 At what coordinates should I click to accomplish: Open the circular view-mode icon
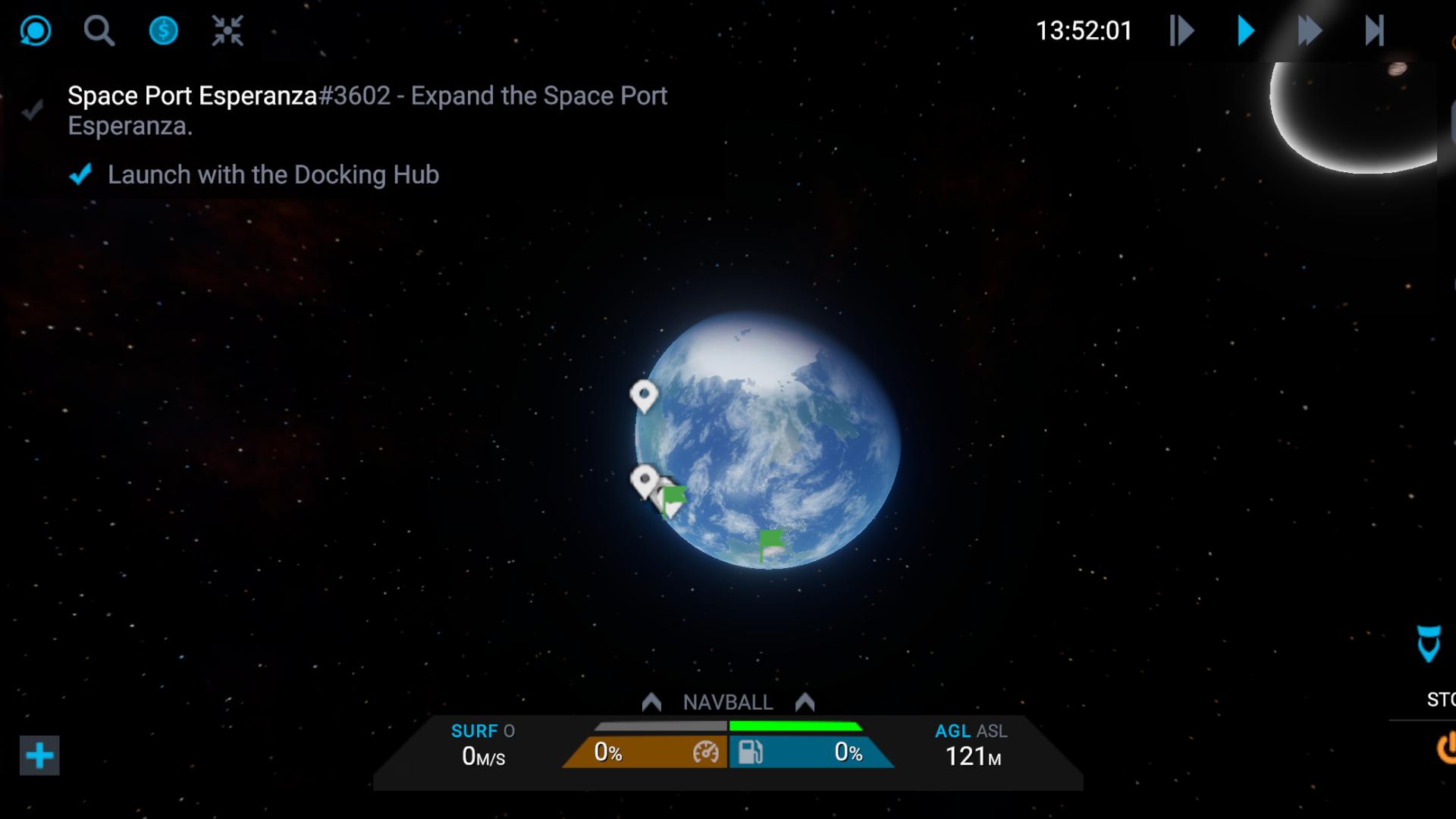point(35,31)
